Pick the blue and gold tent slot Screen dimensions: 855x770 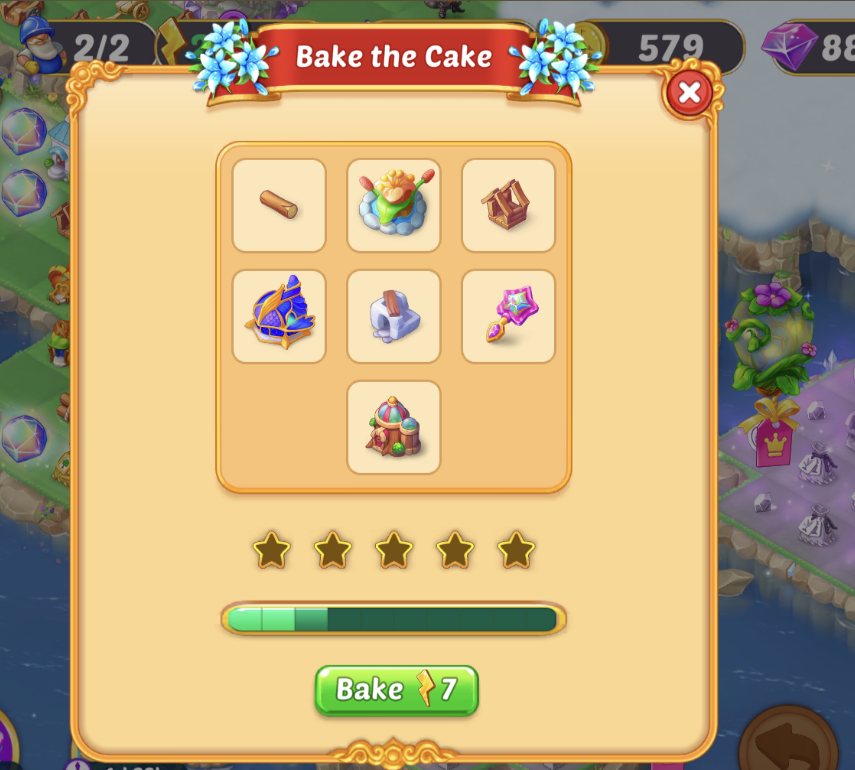[279, 316]
